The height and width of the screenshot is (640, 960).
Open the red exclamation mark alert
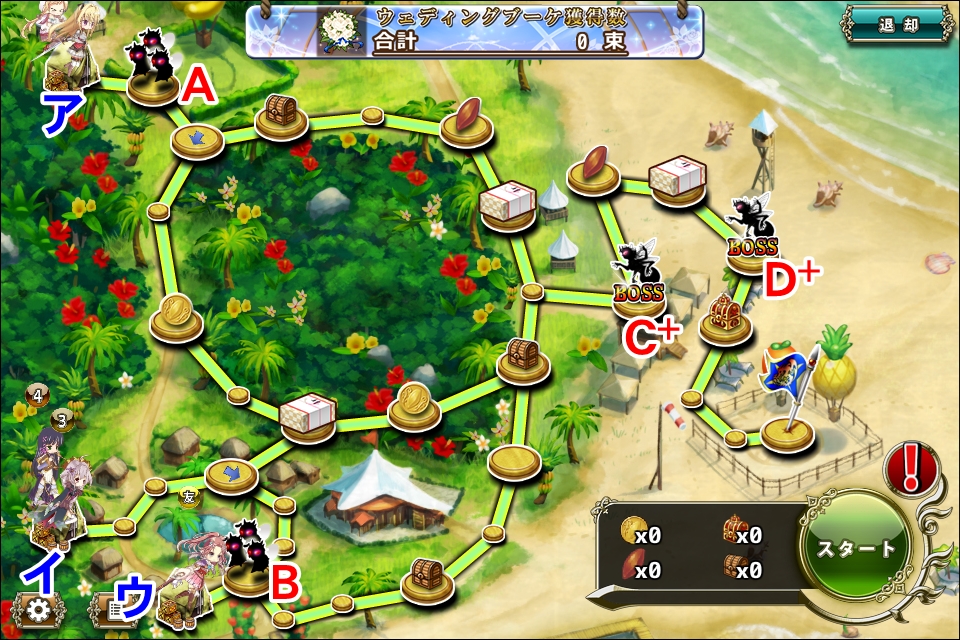coord(910,467)
